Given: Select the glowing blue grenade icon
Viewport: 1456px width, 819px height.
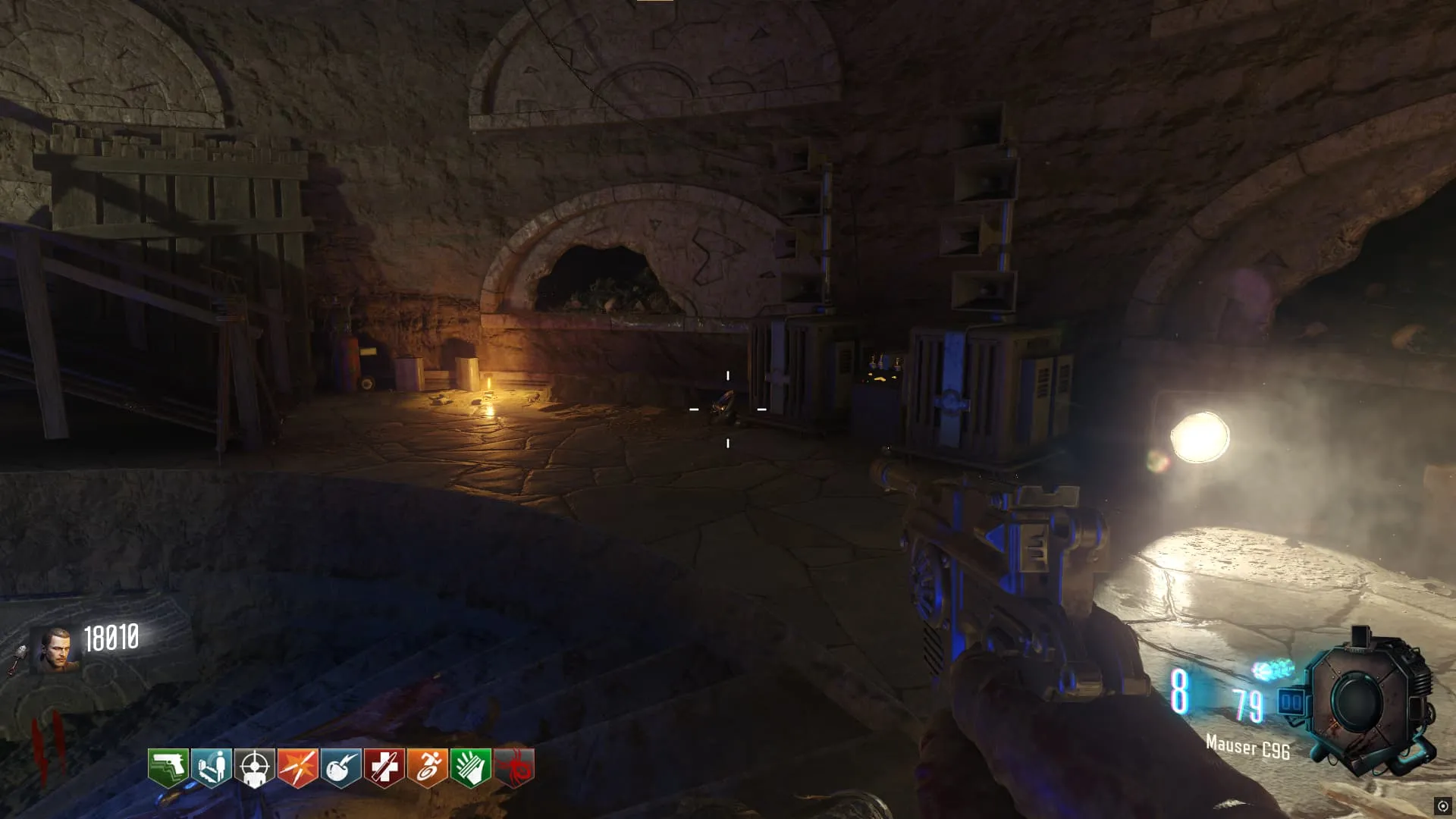Looking at the screenshot, I should point(1272,670).
